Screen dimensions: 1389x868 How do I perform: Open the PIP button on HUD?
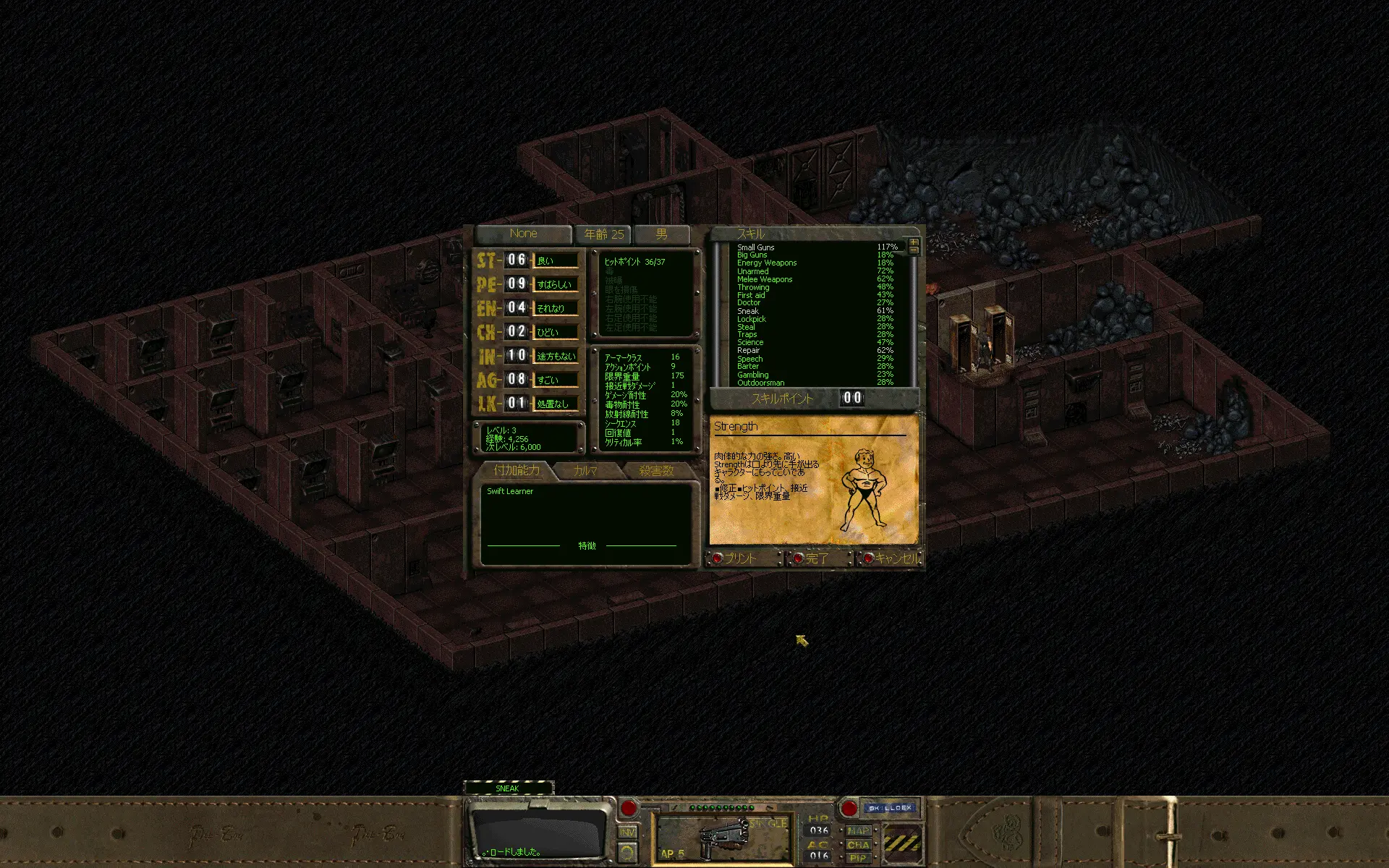tap(858, 858)
